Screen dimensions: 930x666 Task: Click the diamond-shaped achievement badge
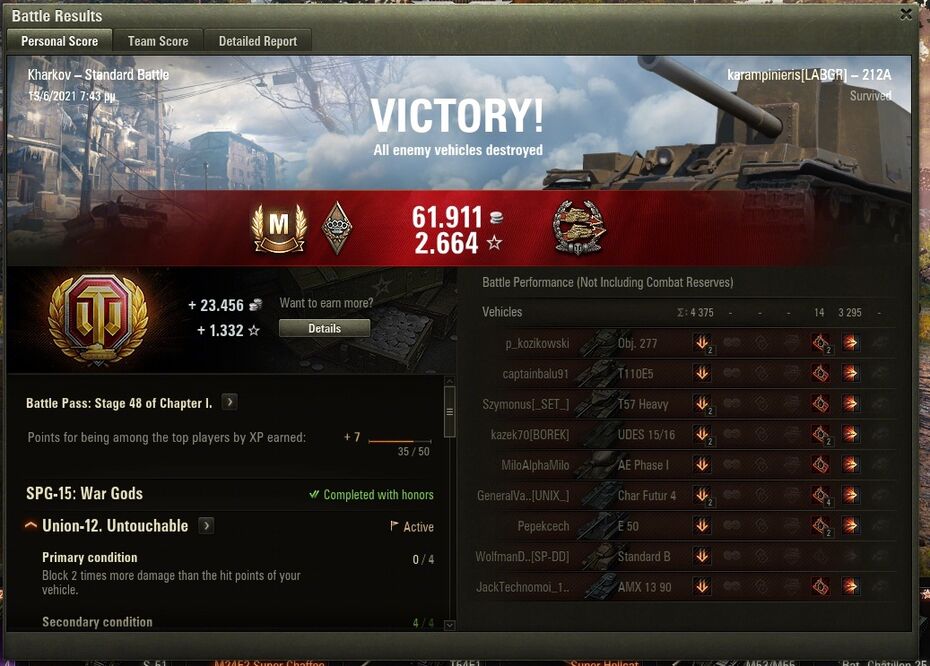(x=337, y=228)
